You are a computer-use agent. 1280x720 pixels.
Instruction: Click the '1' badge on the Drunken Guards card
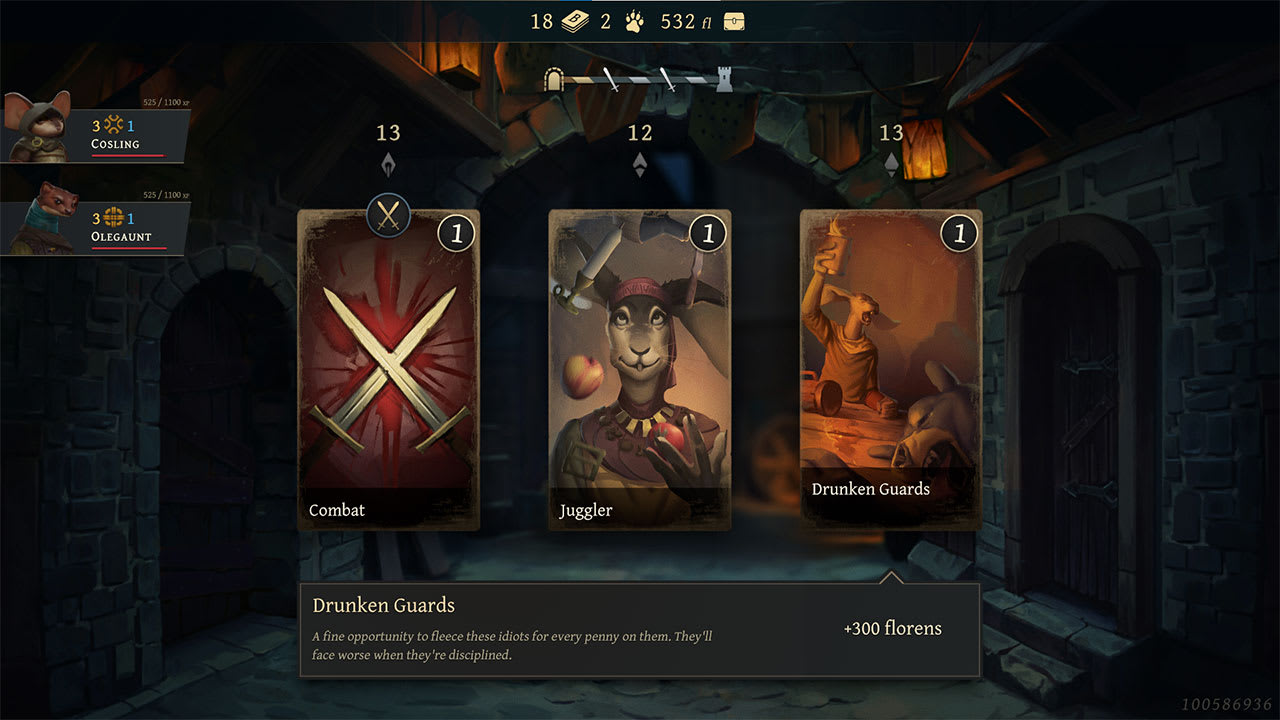coord(958,232)
